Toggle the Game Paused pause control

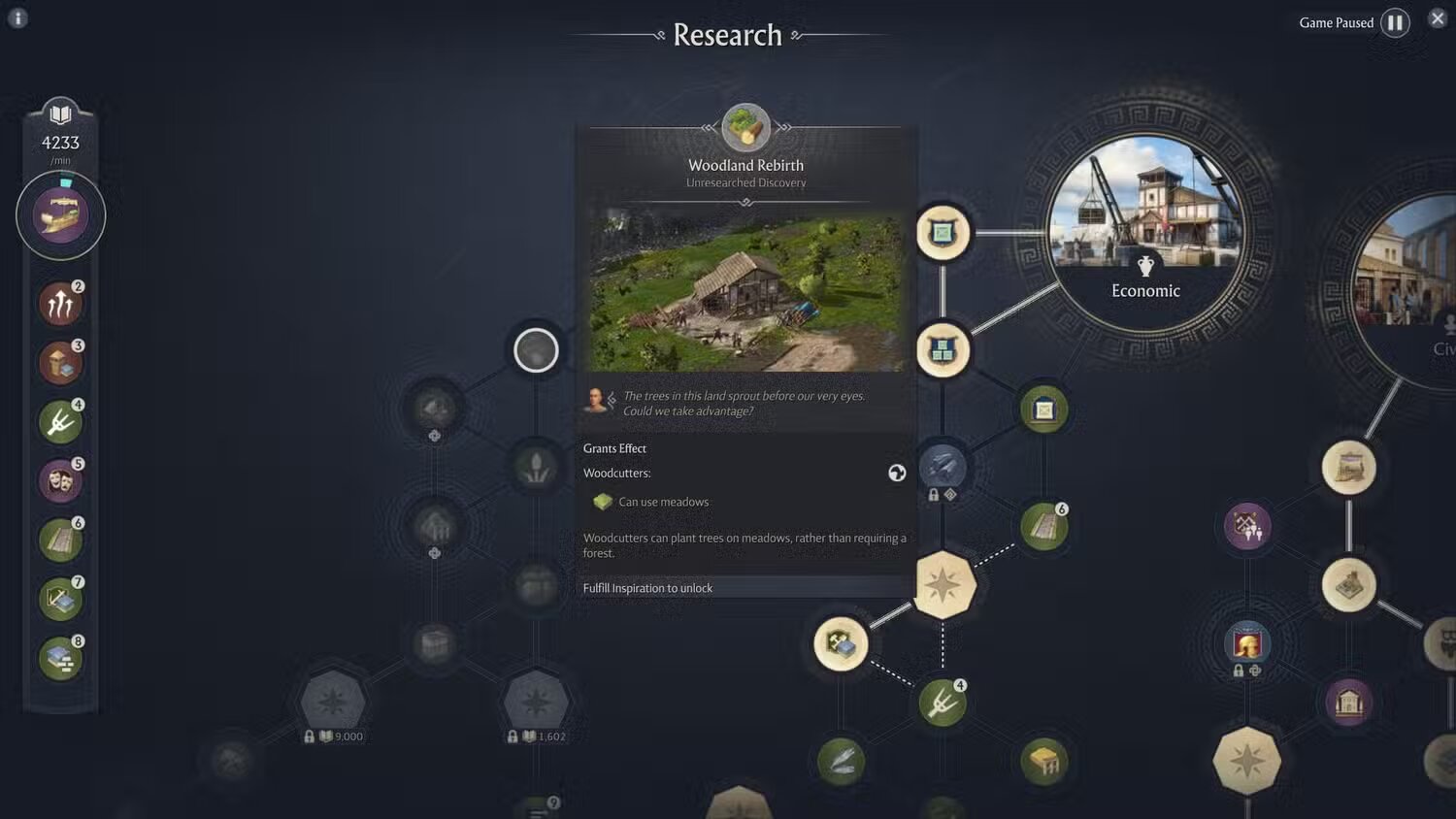tap(1395, 21)
